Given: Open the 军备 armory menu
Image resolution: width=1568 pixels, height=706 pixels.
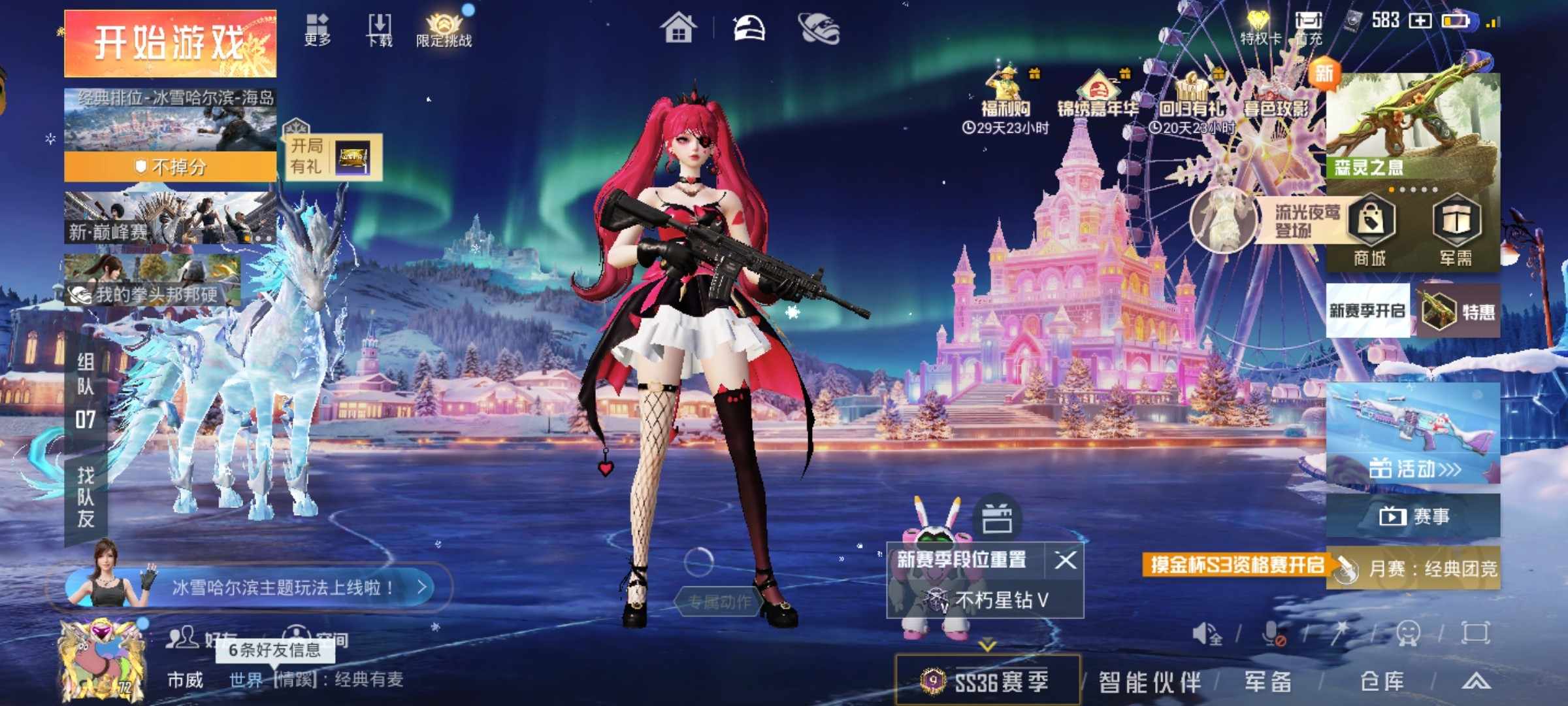Looking at the screenshot, I should coord(1268,682).
